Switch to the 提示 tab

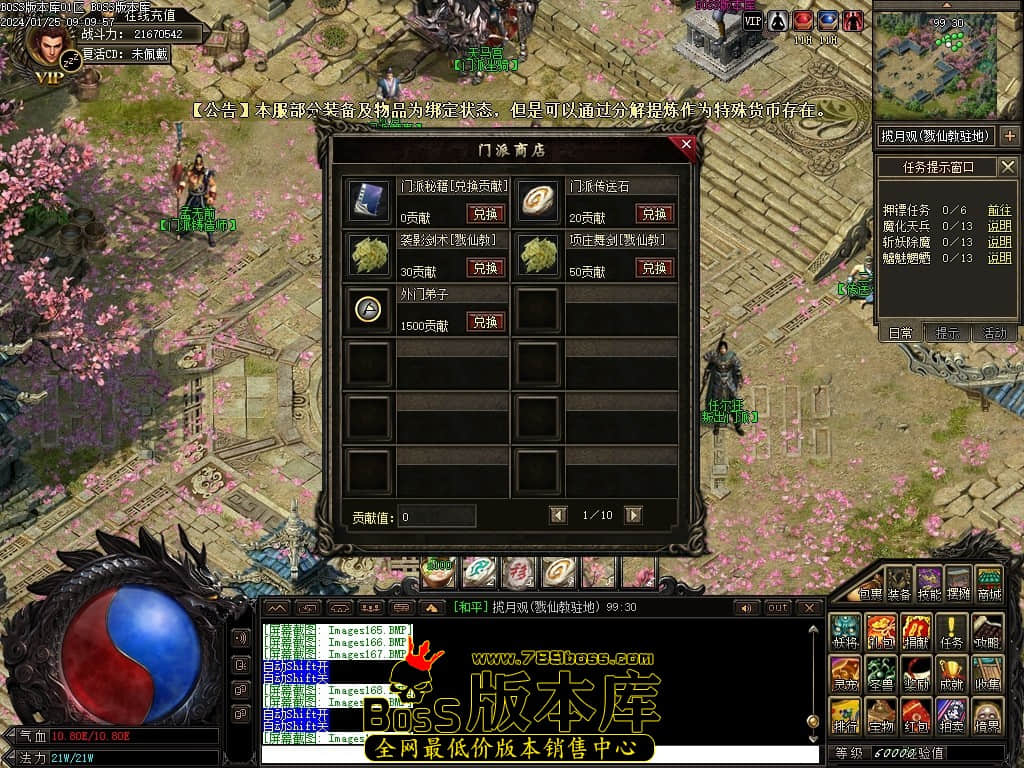947,333
